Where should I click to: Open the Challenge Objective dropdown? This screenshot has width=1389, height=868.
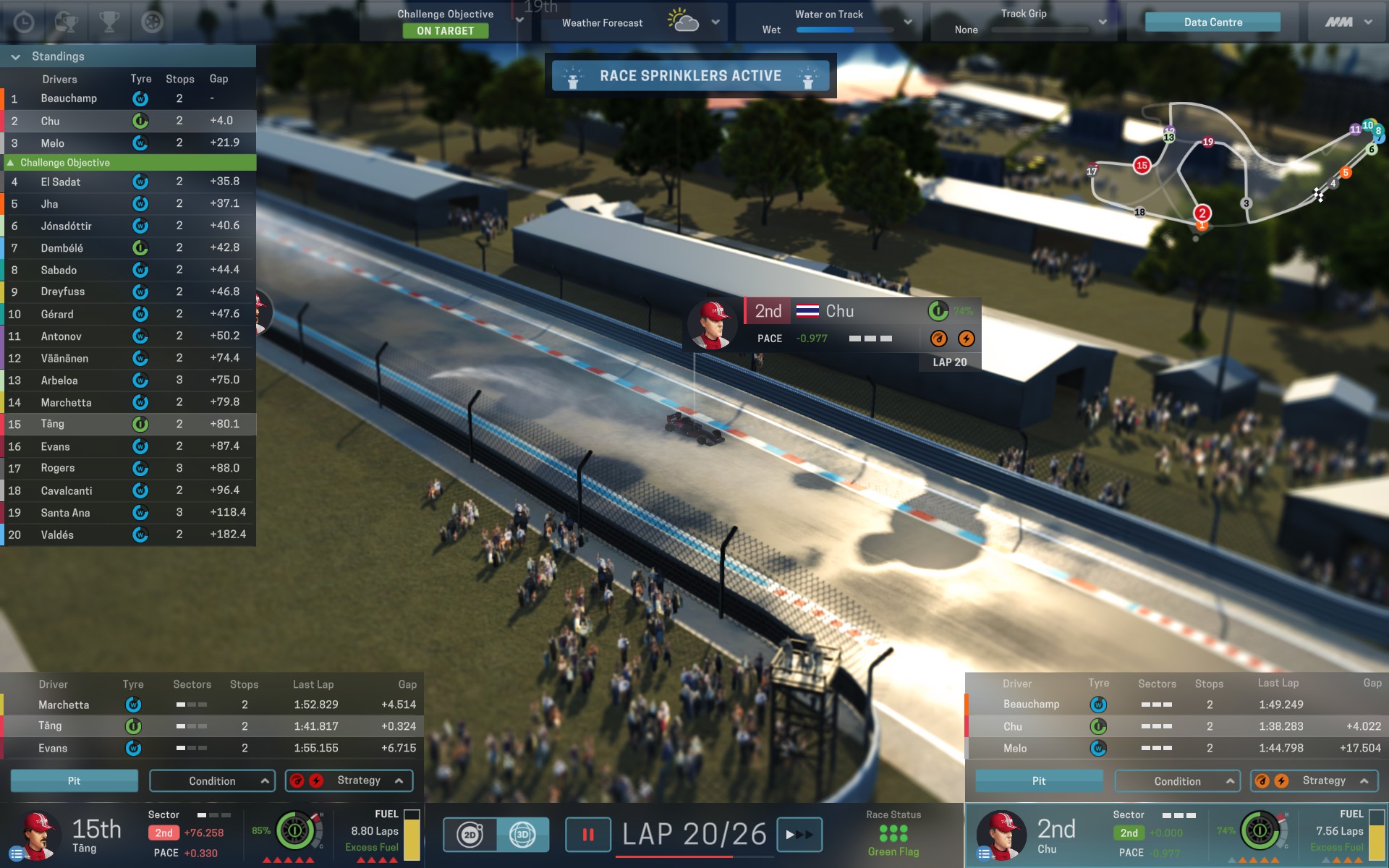click(x=519, y=20)
